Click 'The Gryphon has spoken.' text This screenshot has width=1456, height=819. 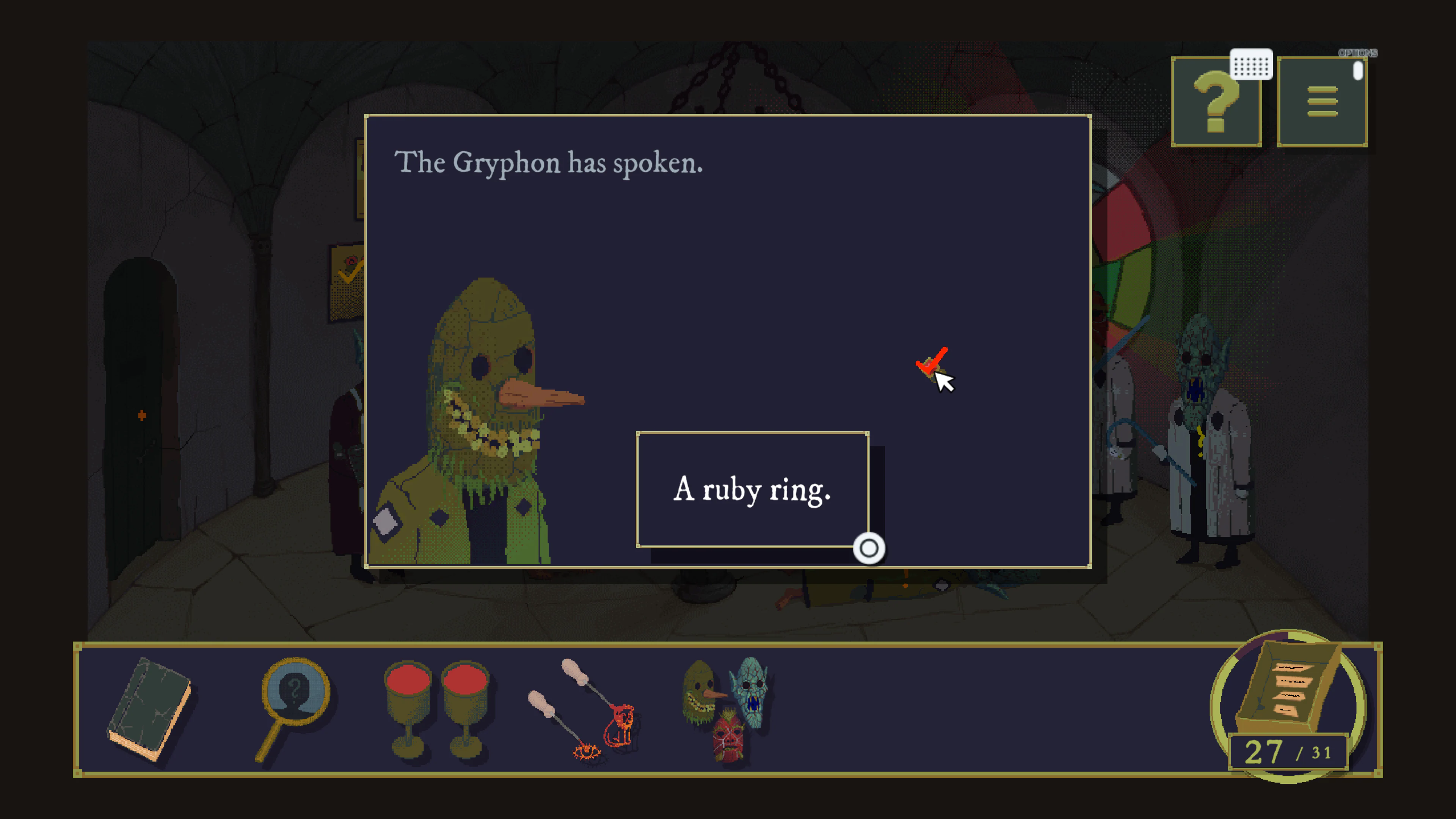point(548,164)
